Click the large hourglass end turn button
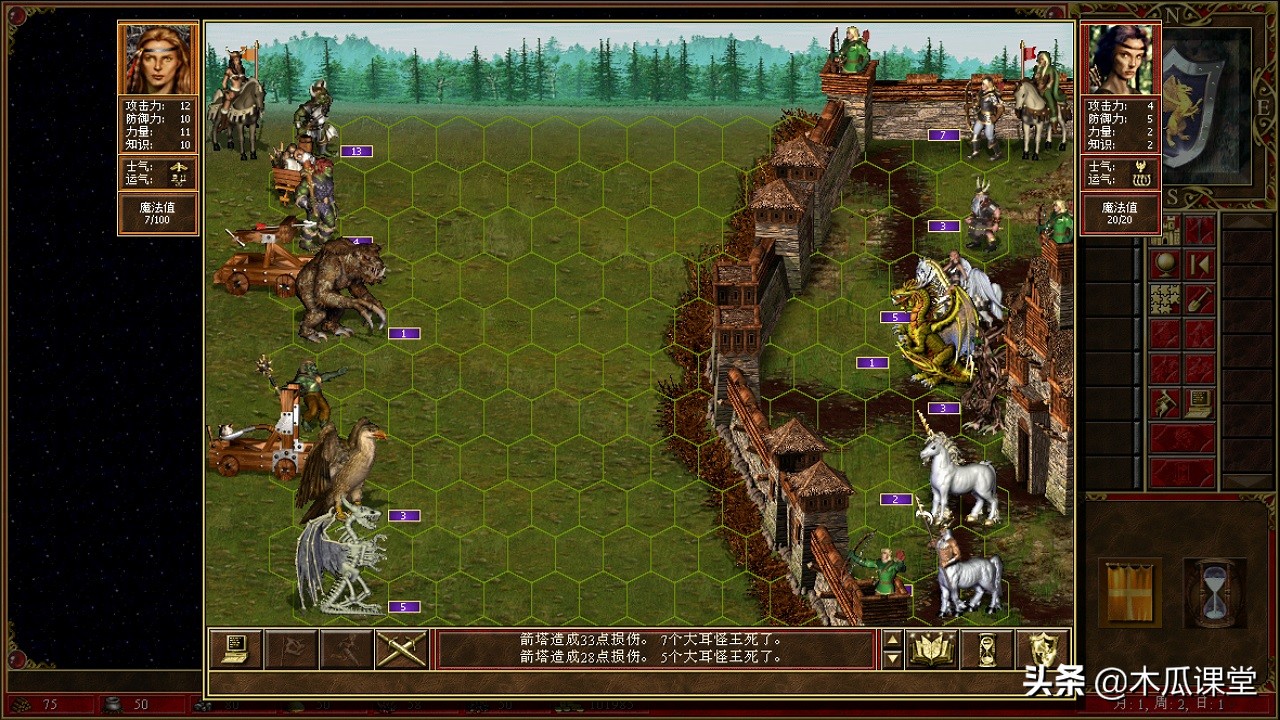 coord(1212,592)
